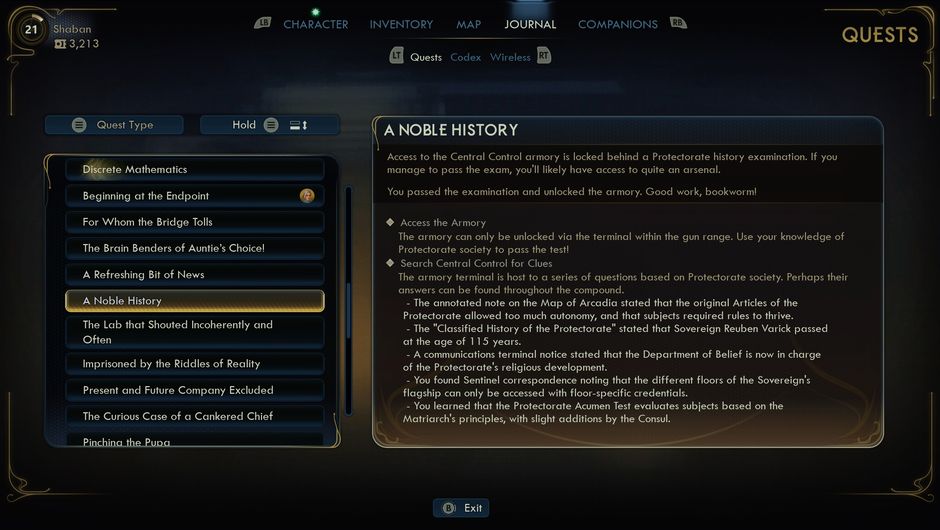The width and height of the screenshot is (940, 530).
Task: Select the Journal tab
Action: pos(530,24)
